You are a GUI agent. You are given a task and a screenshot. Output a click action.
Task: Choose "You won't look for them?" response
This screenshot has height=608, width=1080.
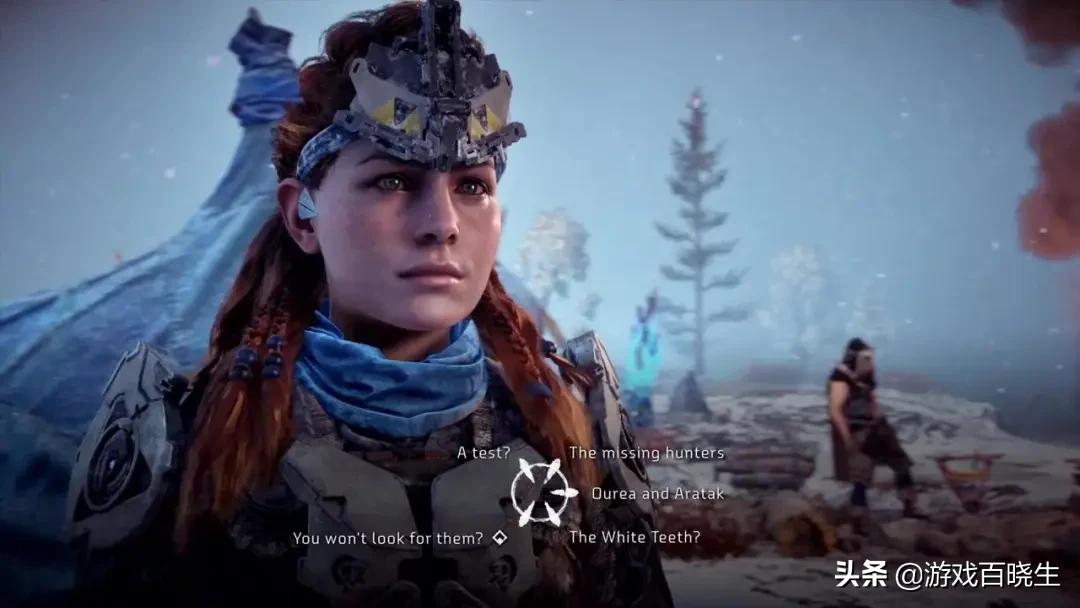[x=388, y=538]
